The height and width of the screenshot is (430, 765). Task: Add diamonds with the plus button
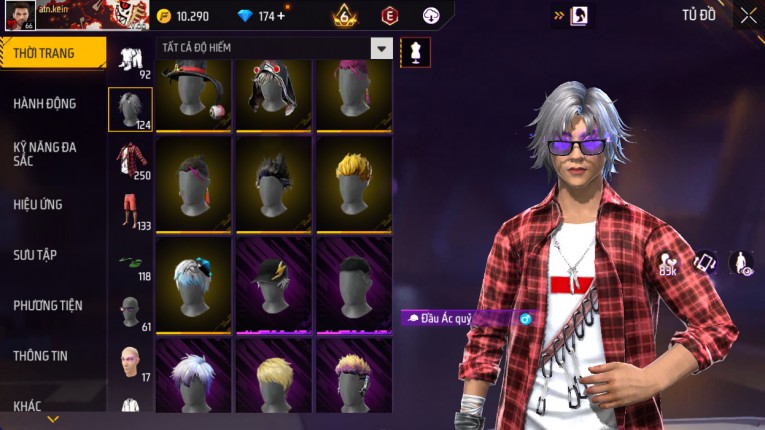click(x=281, y=16)
